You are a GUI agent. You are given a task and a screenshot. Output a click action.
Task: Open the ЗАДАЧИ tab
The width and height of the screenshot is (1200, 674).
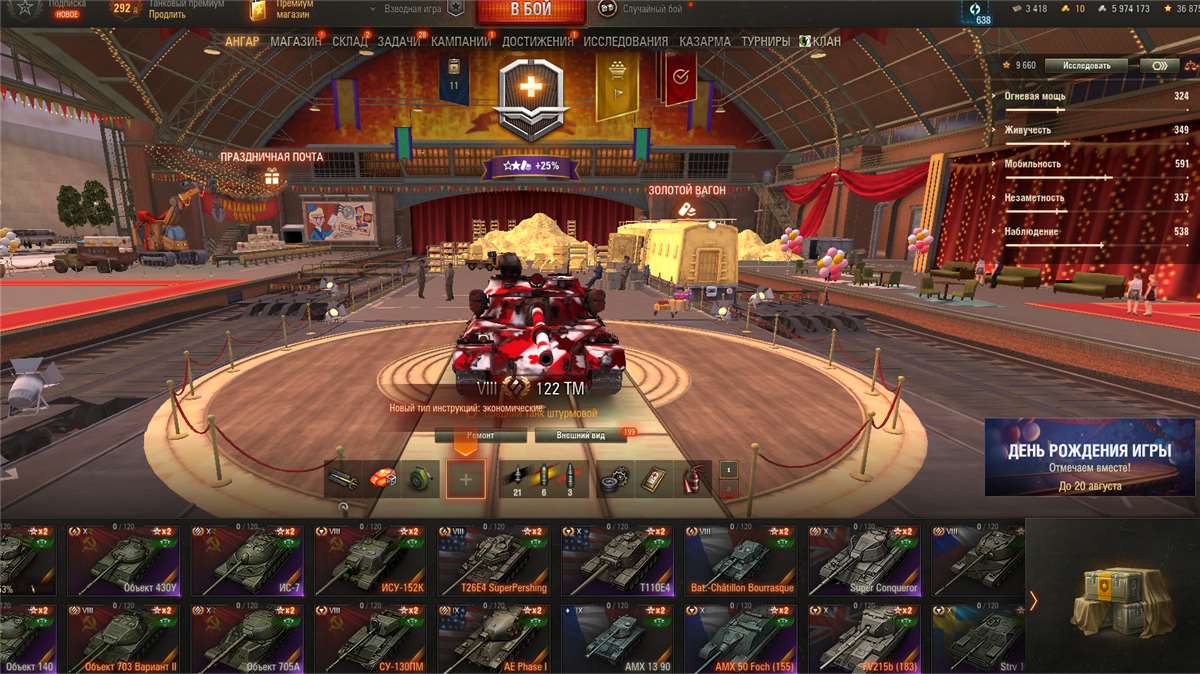tap(399, 42)
